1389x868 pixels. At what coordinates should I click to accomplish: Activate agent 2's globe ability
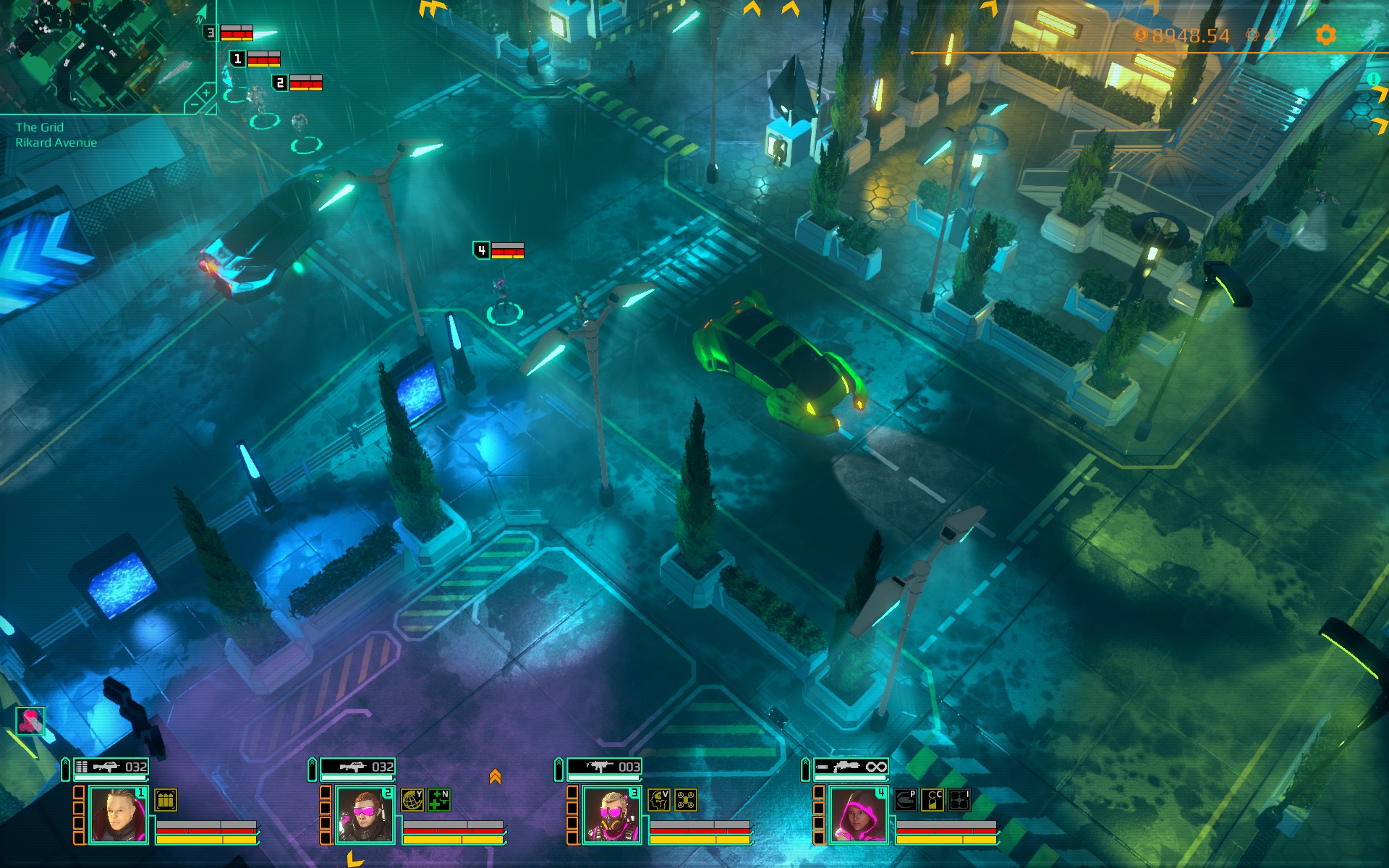tap(412, 800)
